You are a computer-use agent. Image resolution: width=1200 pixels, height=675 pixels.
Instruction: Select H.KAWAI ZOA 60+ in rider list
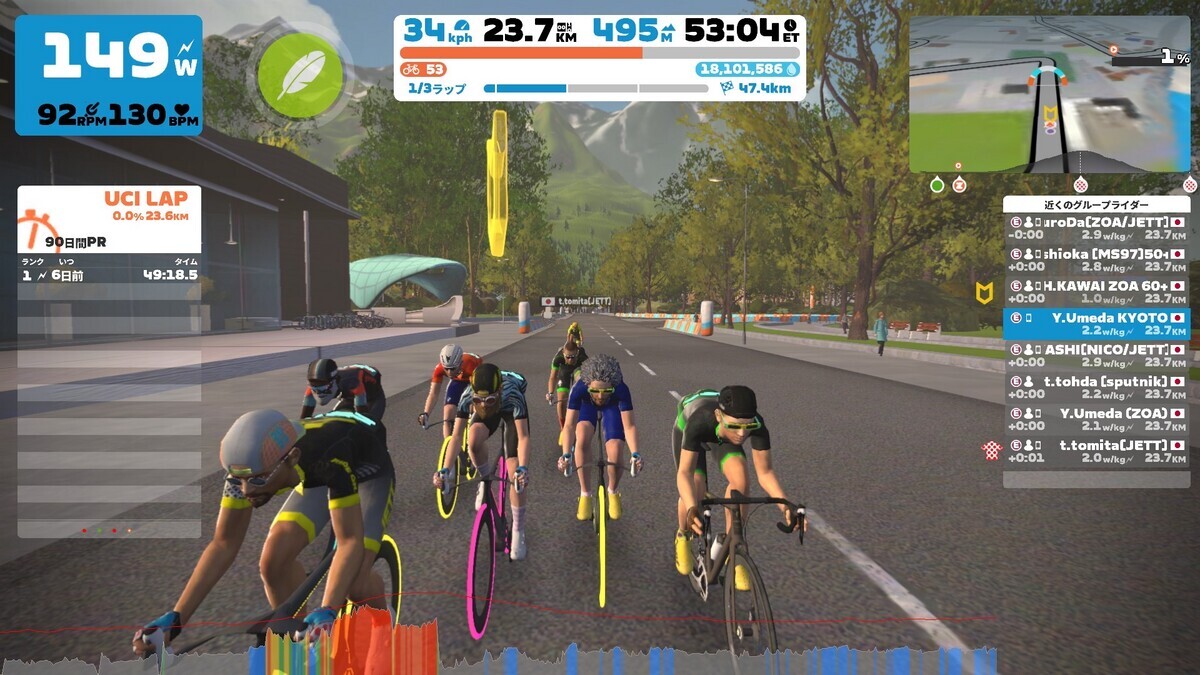(1097, 291)
